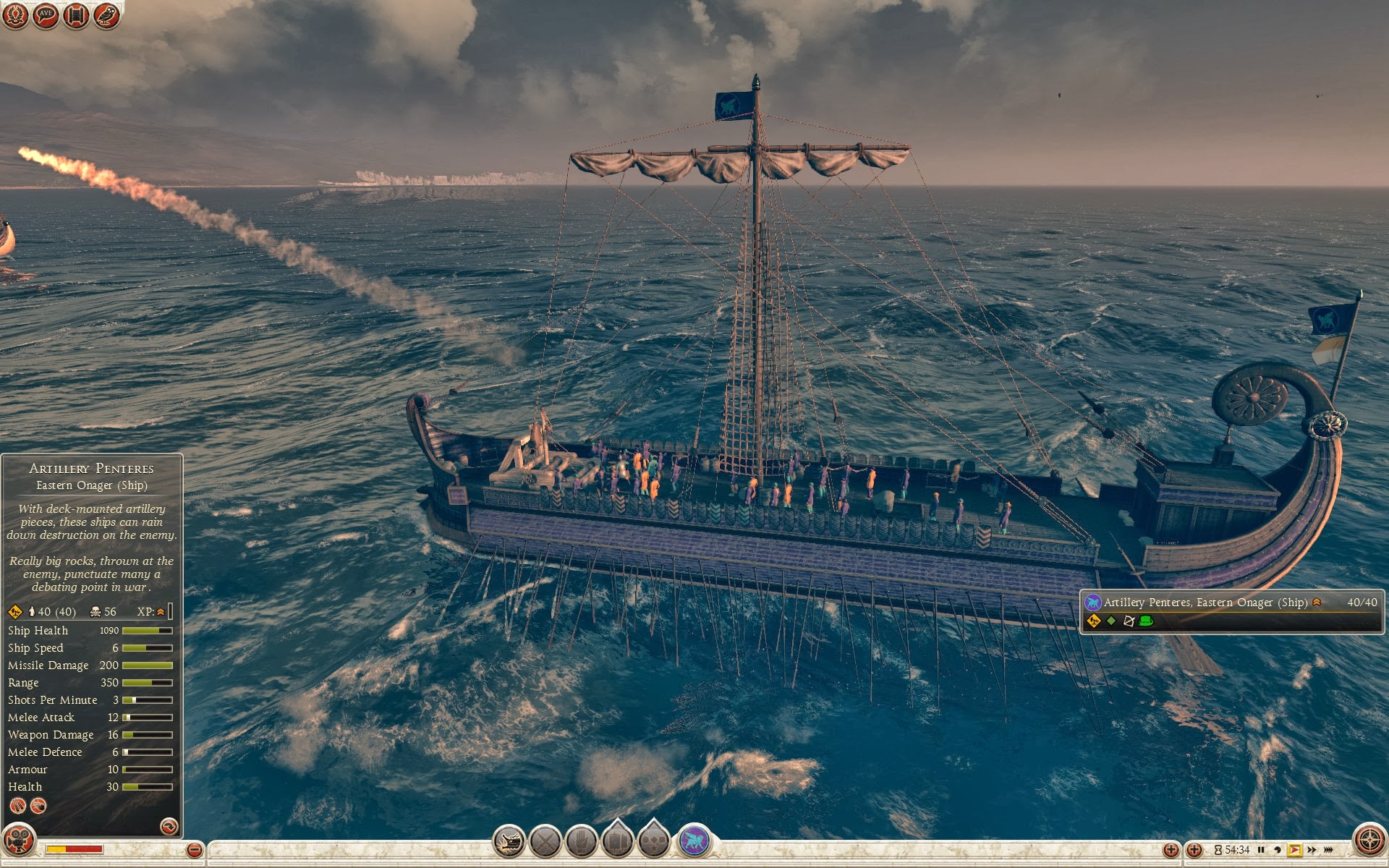The image size is (1389, 868).
Task: Open the scroll icon button
Action: [x=76, y=15]
